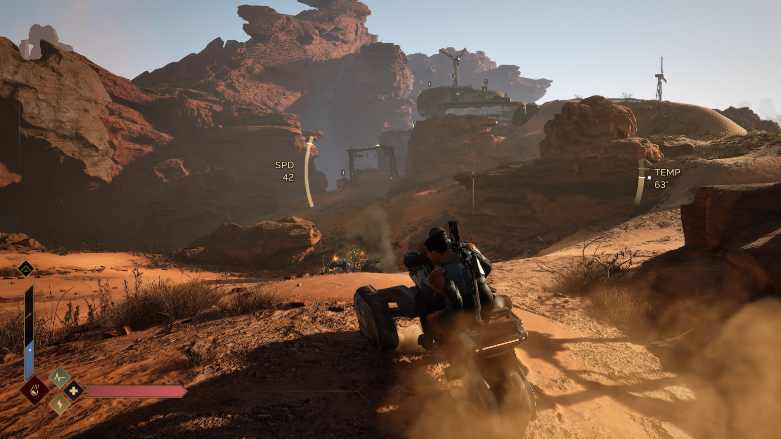Click the black chevron diamond icon
The height and width of the screenshot is (439, 781).
[25, 268]
